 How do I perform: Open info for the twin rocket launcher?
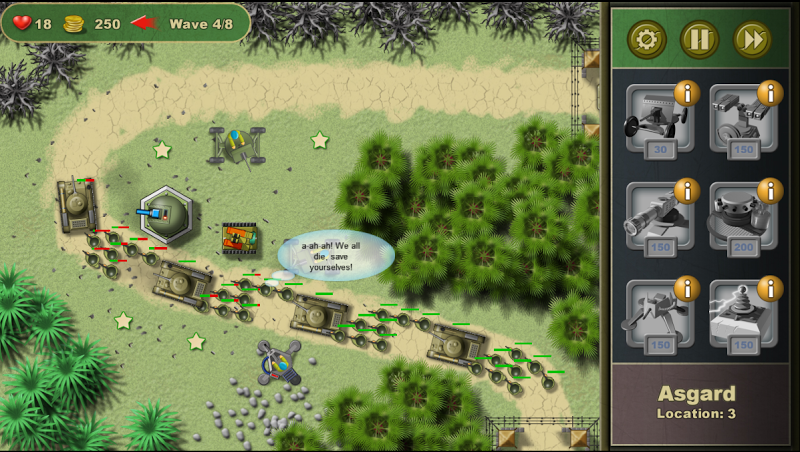[x=770, y=94]
